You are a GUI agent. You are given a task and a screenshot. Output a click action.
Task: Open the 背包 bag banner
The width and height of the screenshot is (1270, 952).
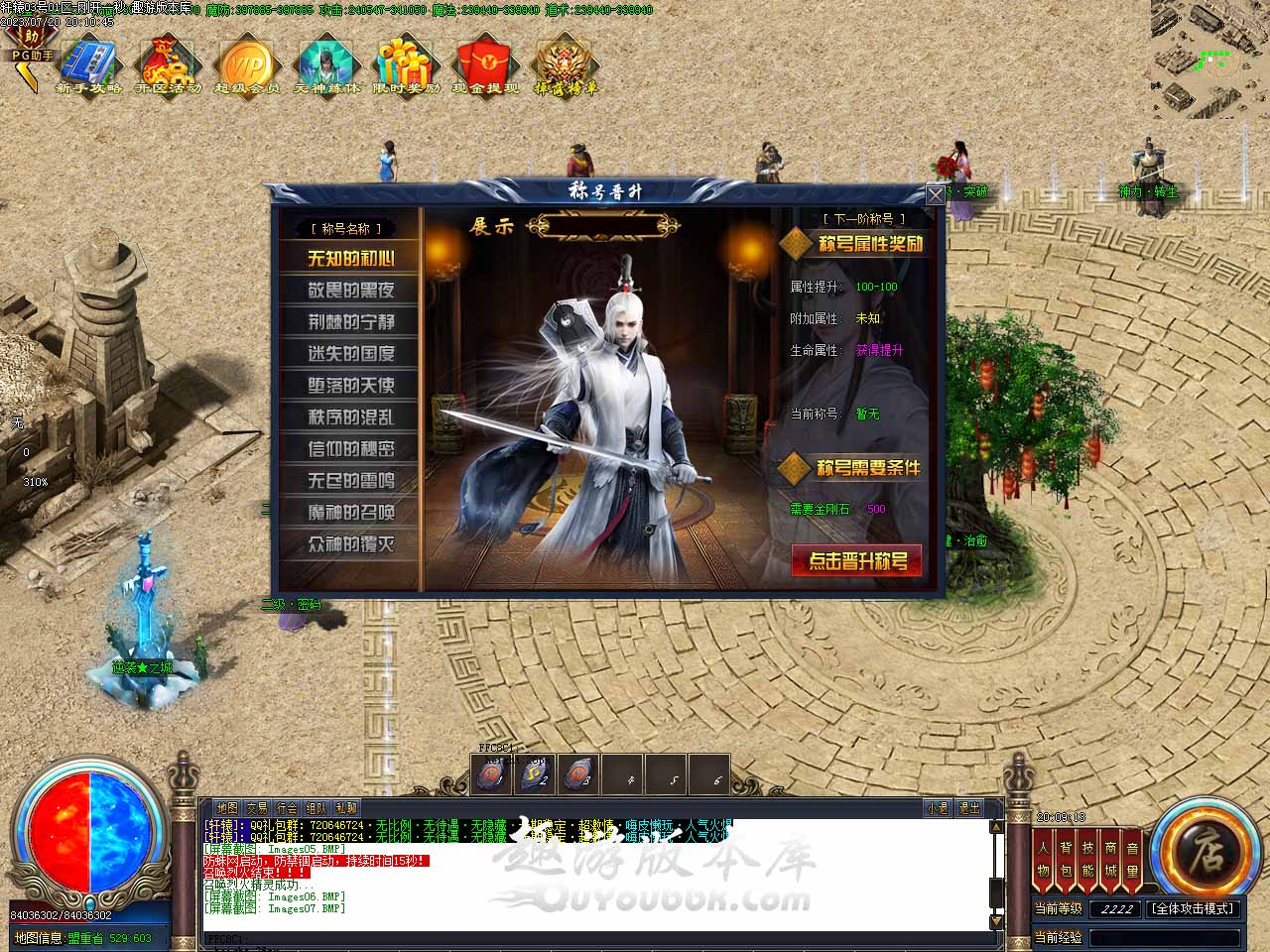(1066, 859)
